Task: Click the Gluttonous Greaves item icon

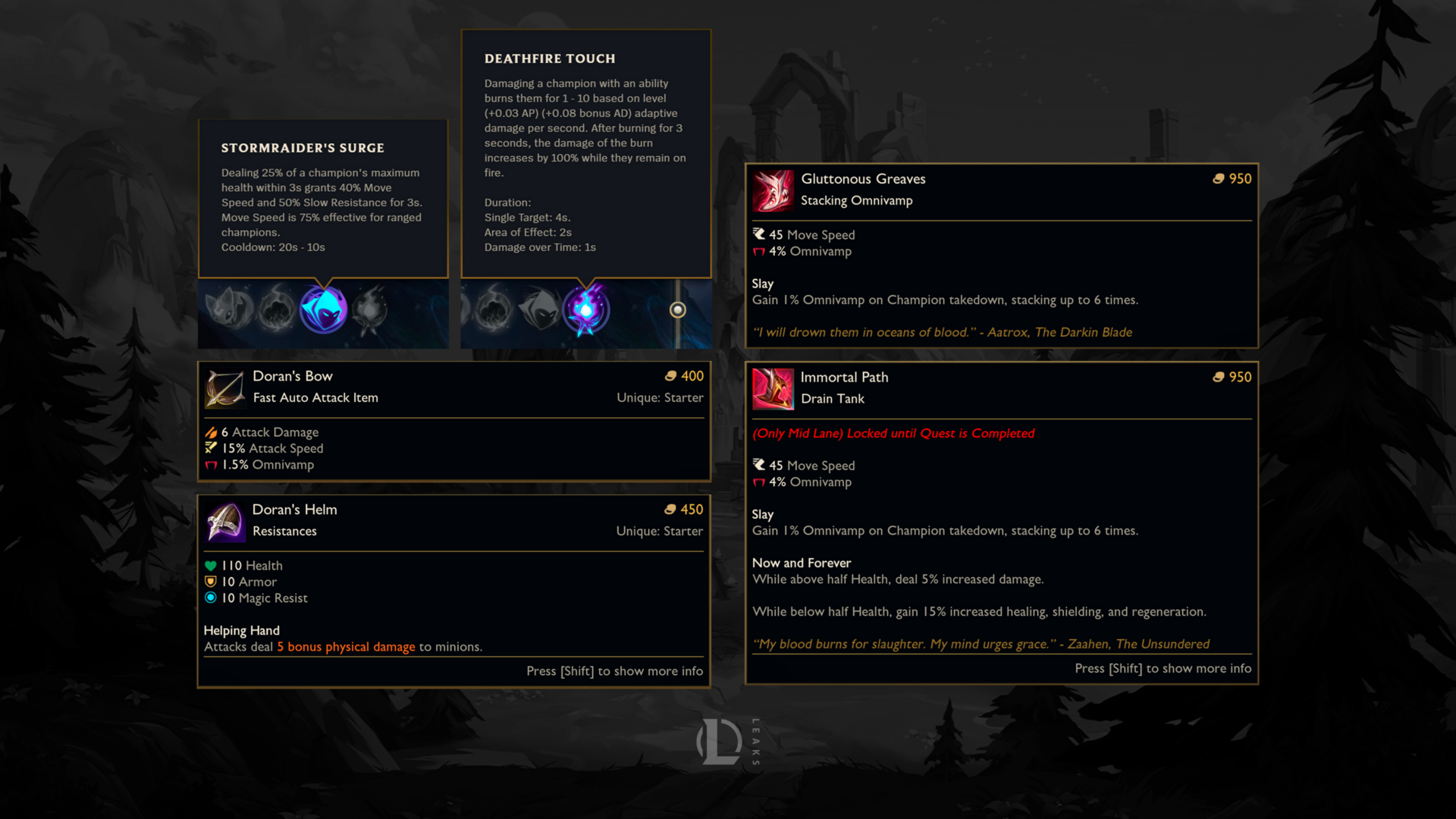Action: [773, 191]
